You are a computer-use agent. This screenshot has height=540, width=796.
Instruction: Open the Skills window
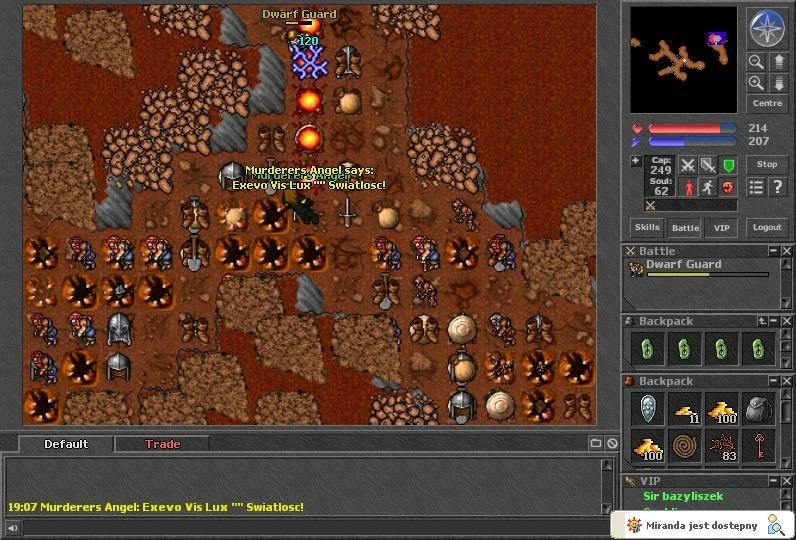[x=647, y=227]
